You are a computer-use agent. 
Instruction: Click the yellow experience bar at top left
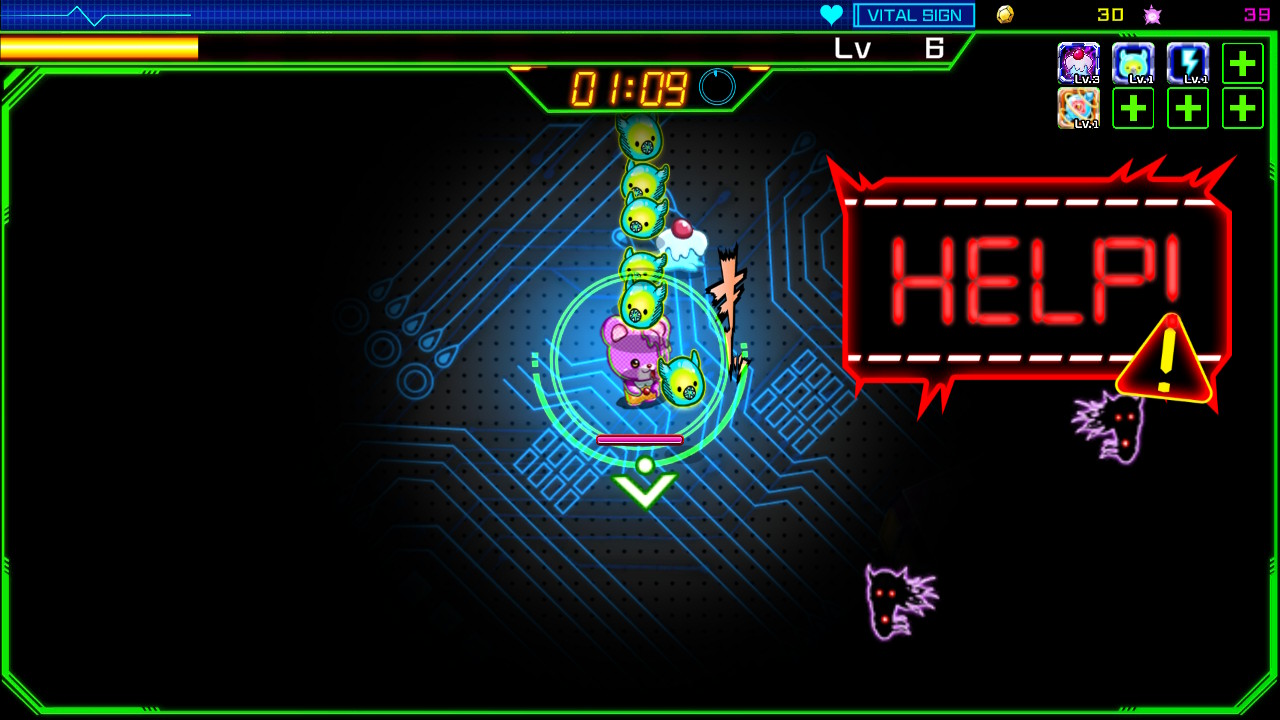pyautogui.click(x=100, y=47)
